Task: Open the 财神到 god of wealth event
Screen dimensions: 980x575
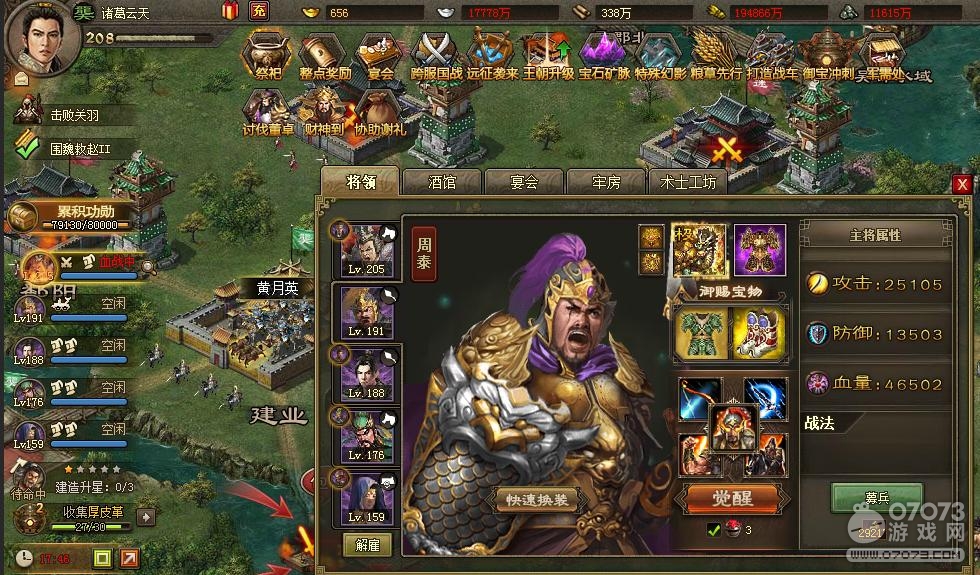Action: [323, 110]
